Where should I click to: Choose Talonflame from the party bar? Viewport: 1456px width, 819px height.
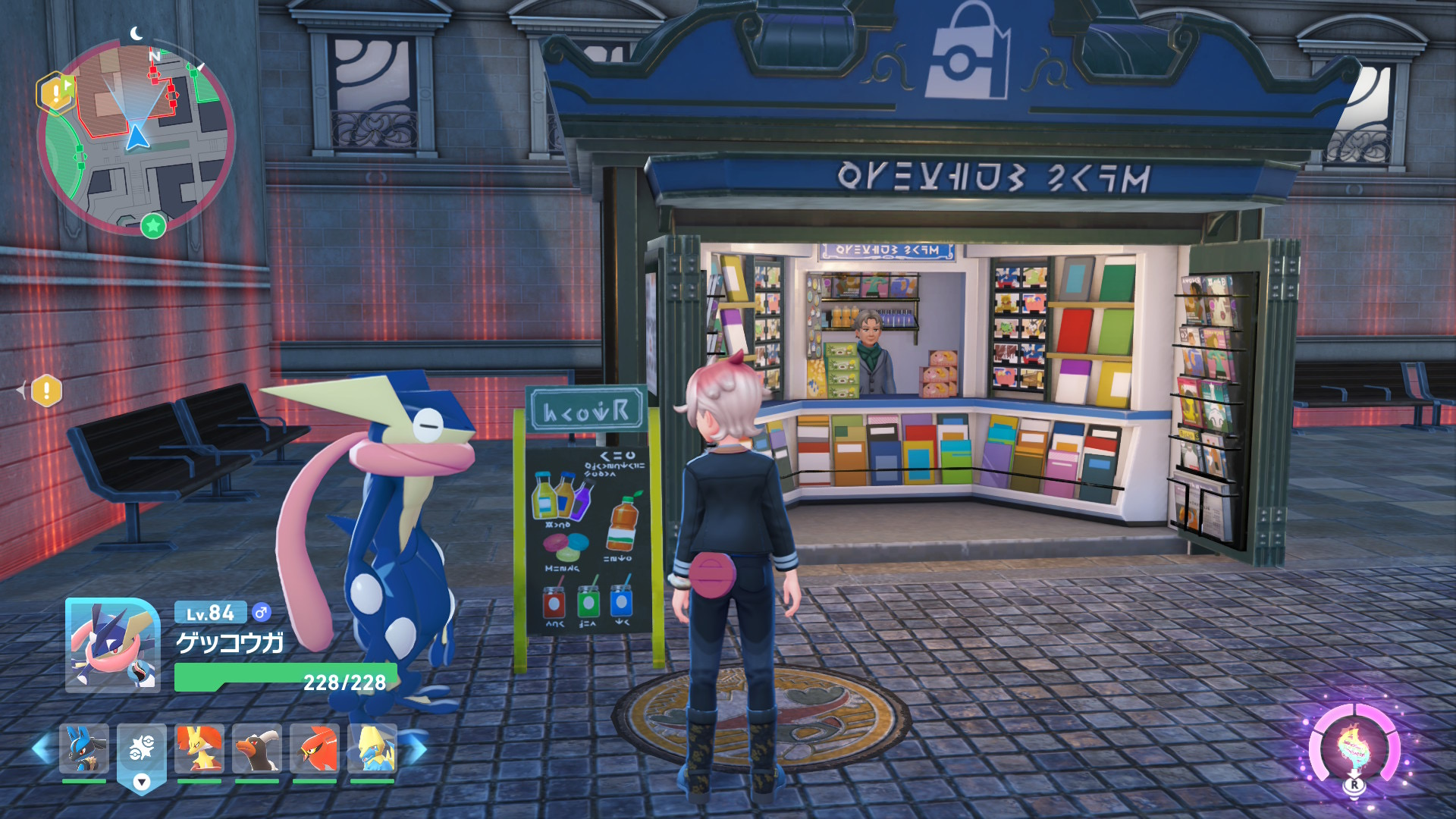pos(315,748)
